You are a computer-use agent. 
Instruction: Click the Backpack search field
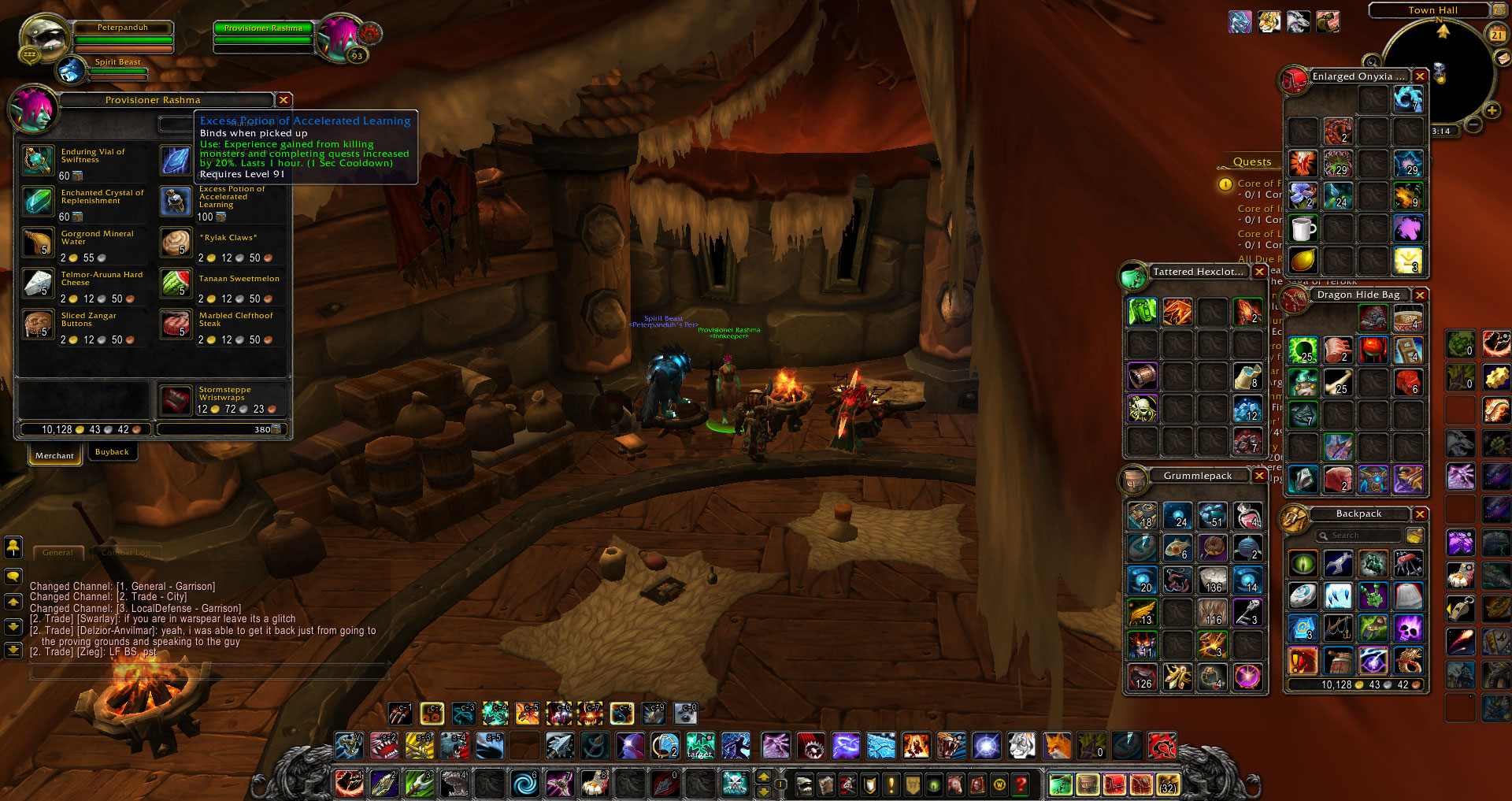(1358, 535)
